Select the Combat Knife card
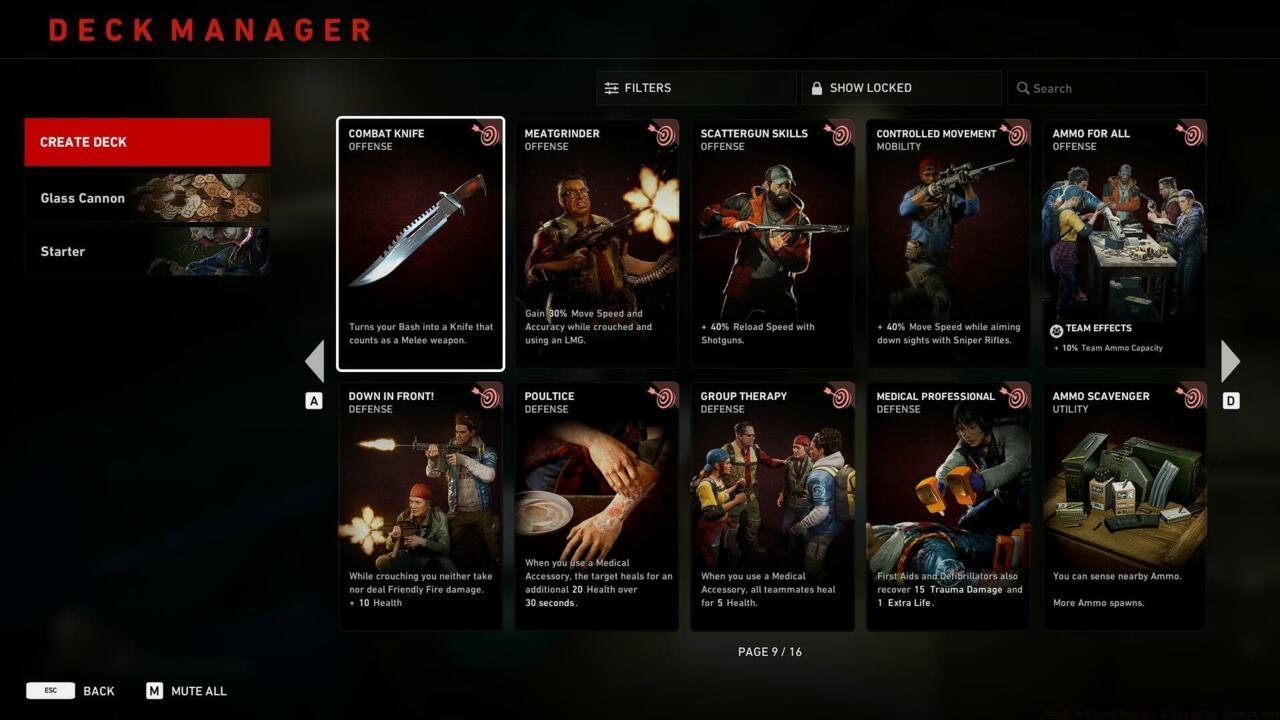The width and height of the screenshot is (1280, 720). point(420,244)
